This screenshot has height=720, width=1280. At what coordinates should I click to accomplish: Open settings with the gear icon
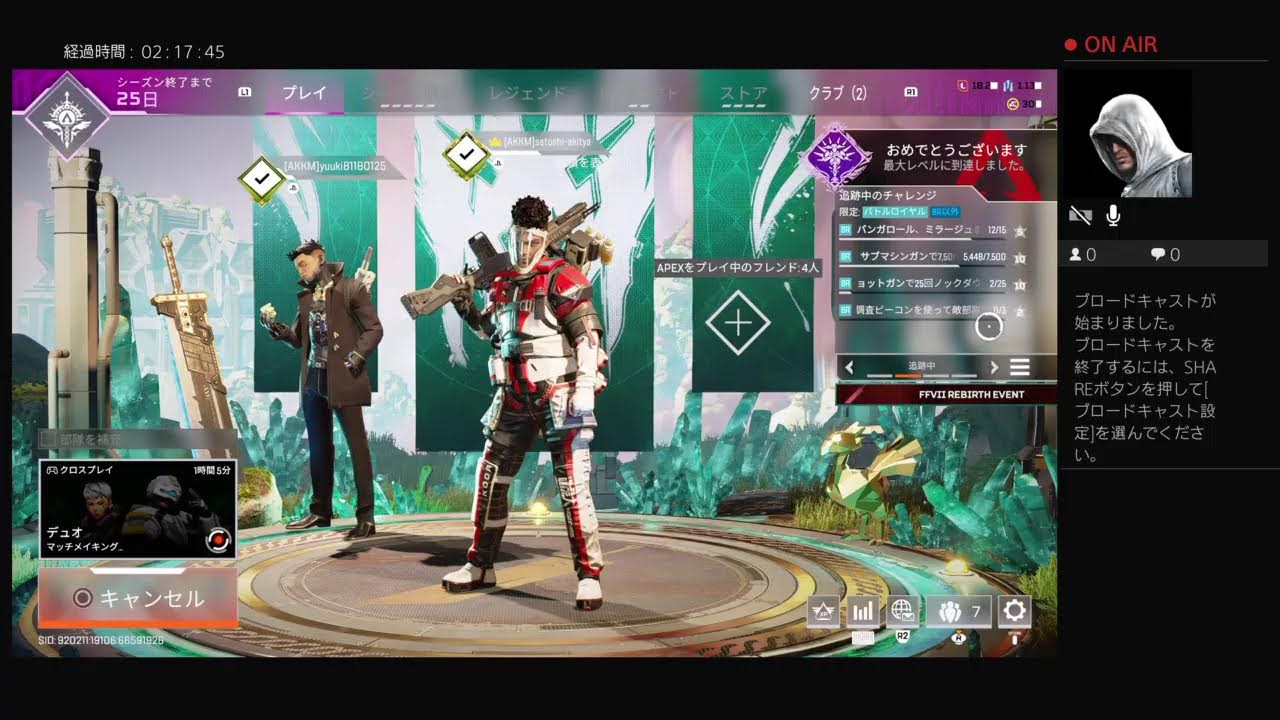click(x=1015, y=611)
